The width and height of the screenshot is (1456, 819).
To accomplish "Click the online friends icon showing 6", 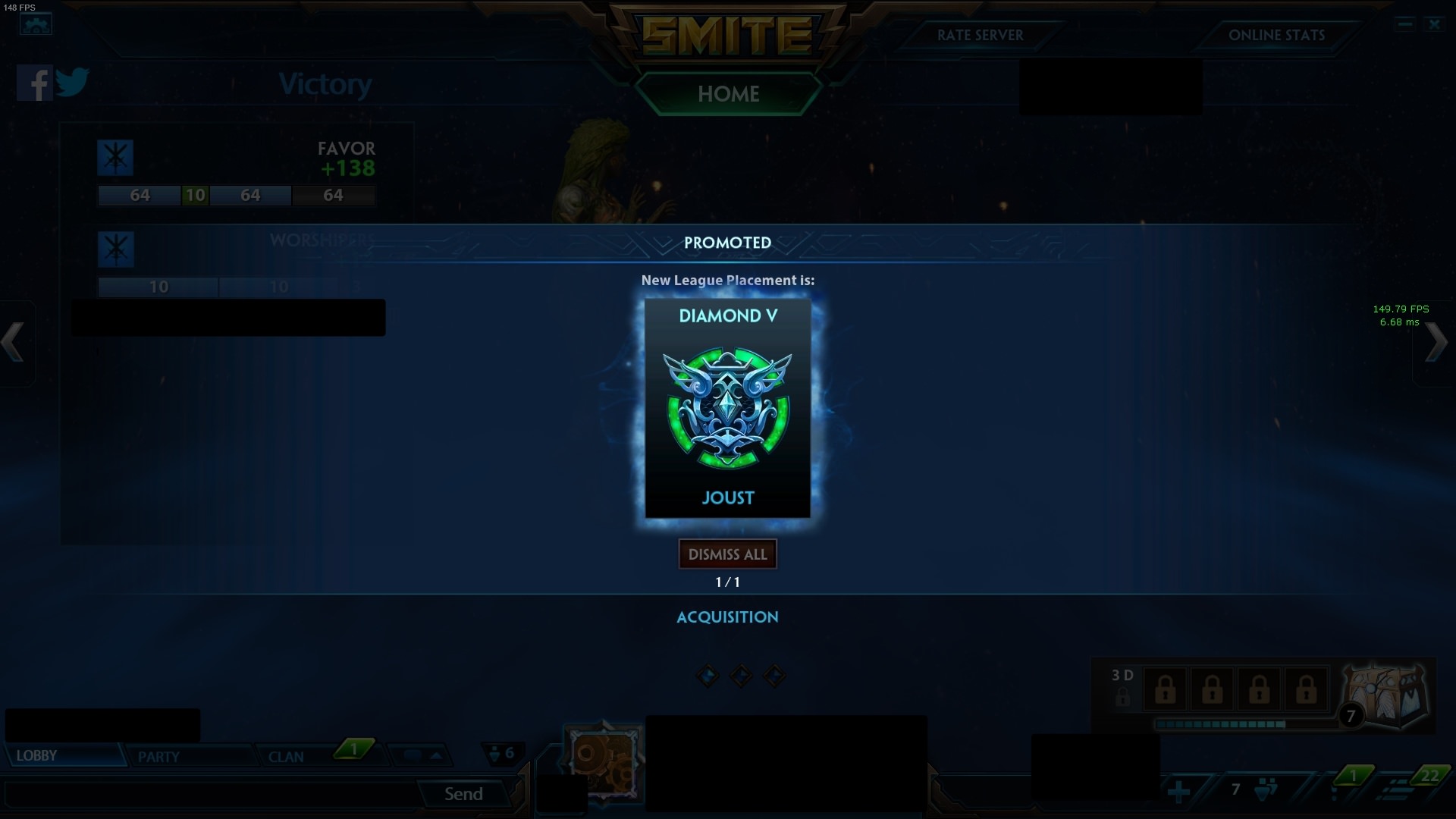I will point(503,755).
